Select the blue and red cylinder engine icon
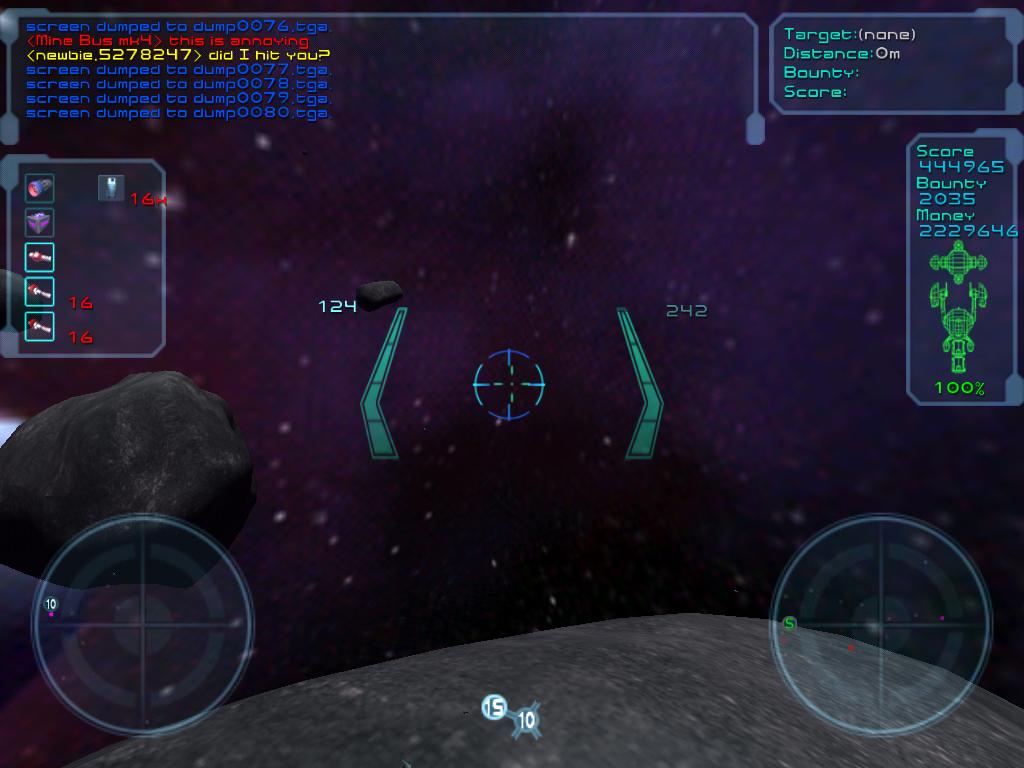 [39, 188]
